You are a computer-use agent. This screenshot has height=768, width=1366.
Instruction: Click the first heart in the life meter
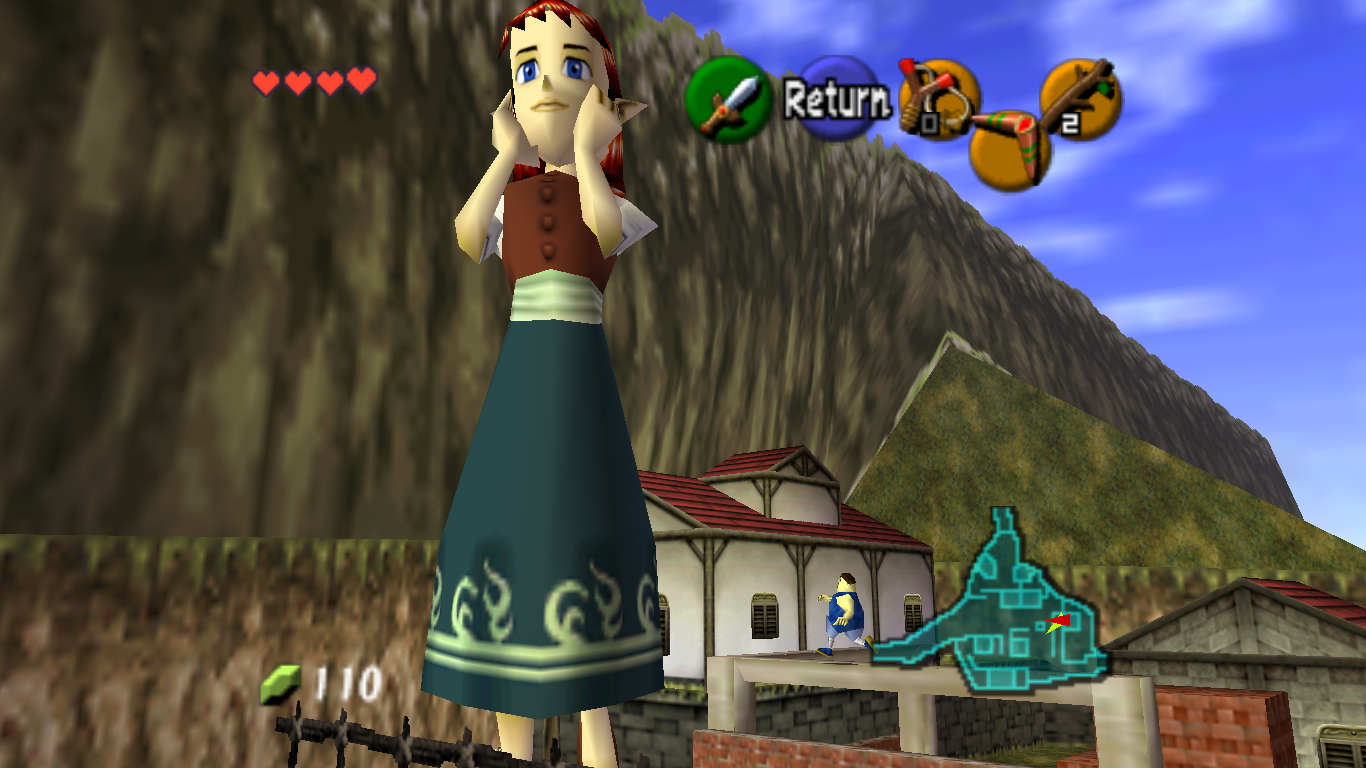(x=264, y=82)
